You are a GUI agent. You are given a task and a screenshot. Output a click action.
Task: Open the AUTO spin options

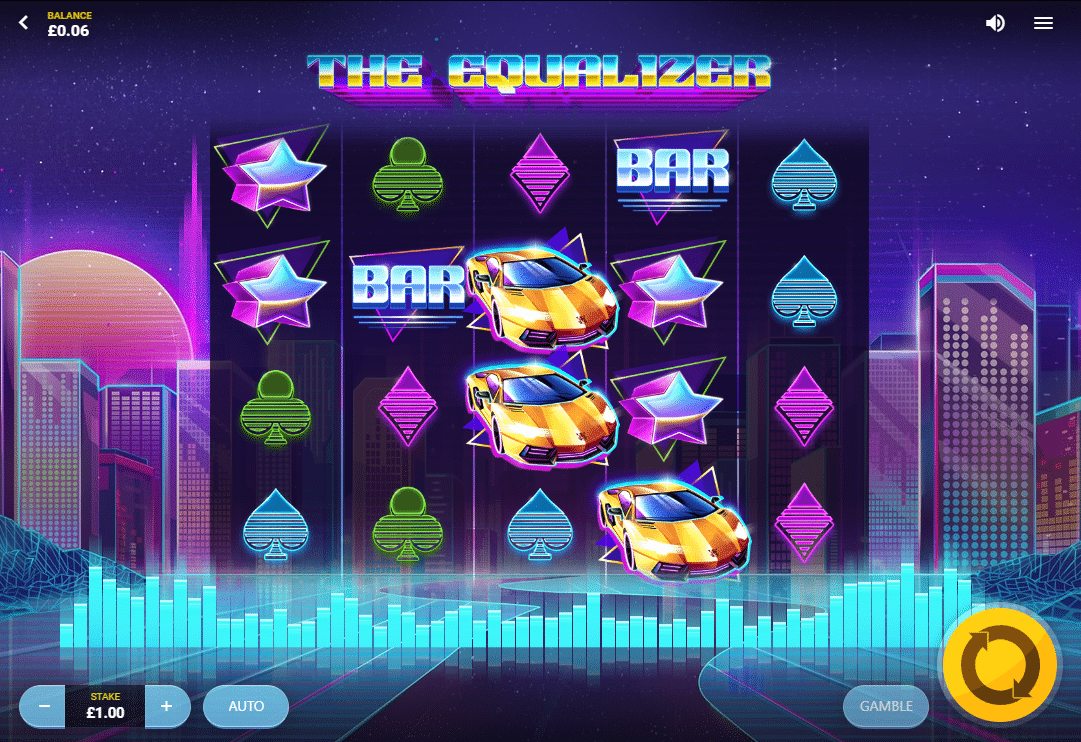[246, 706]
